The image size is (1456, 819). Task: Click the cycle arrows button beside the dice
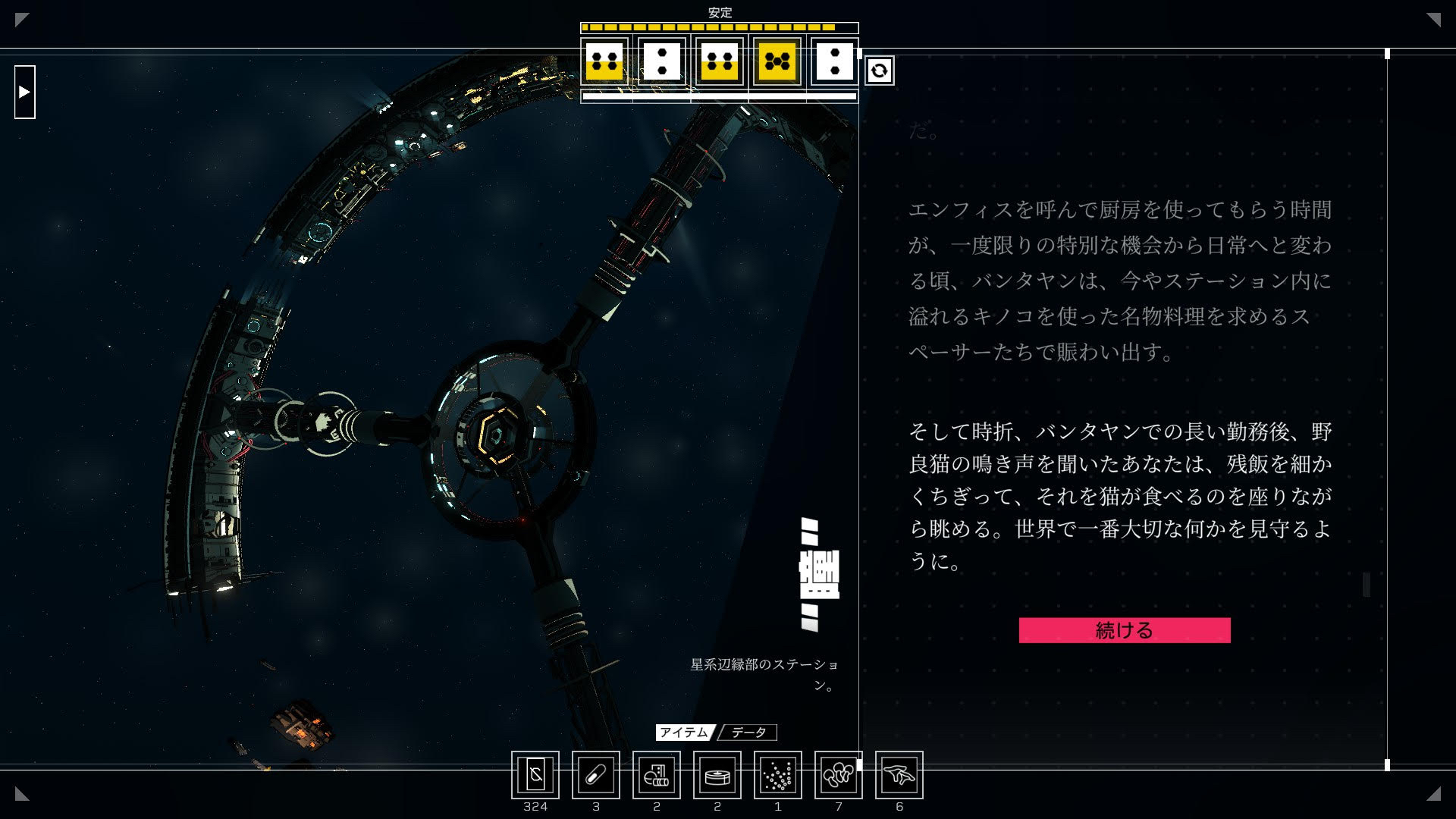tap(879, 71)
